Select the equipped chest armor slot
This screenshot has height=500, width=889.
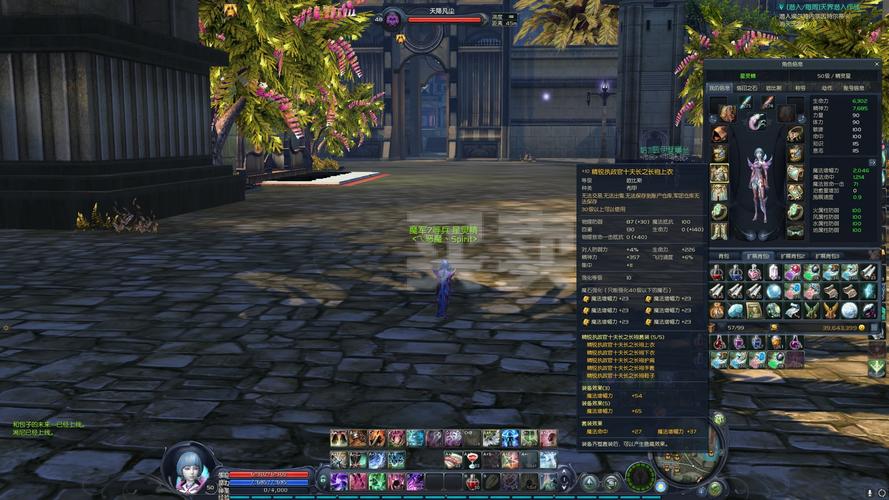click(719, 172)
